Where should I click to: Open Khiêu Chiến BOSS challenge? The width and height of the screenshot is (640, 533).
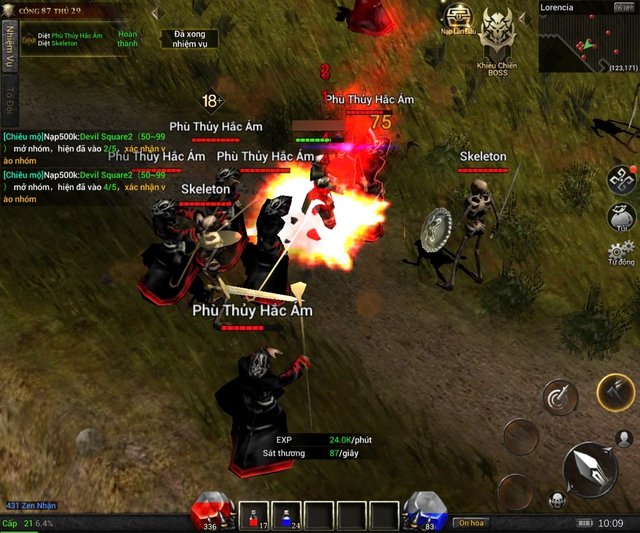(x=499, y=33)
